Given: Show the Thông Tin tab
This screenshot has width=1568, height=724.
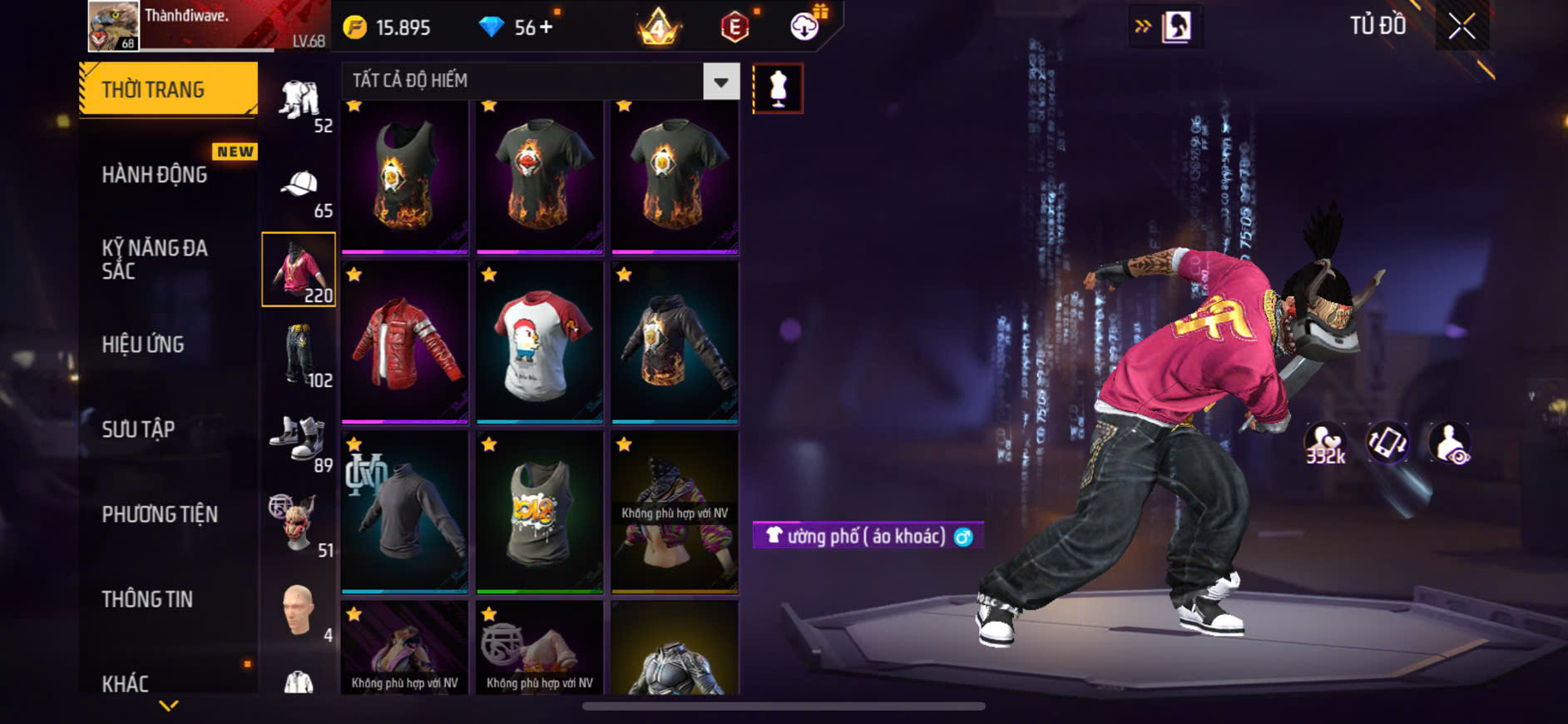Looking at the screenshot, I should coord(147,599).
